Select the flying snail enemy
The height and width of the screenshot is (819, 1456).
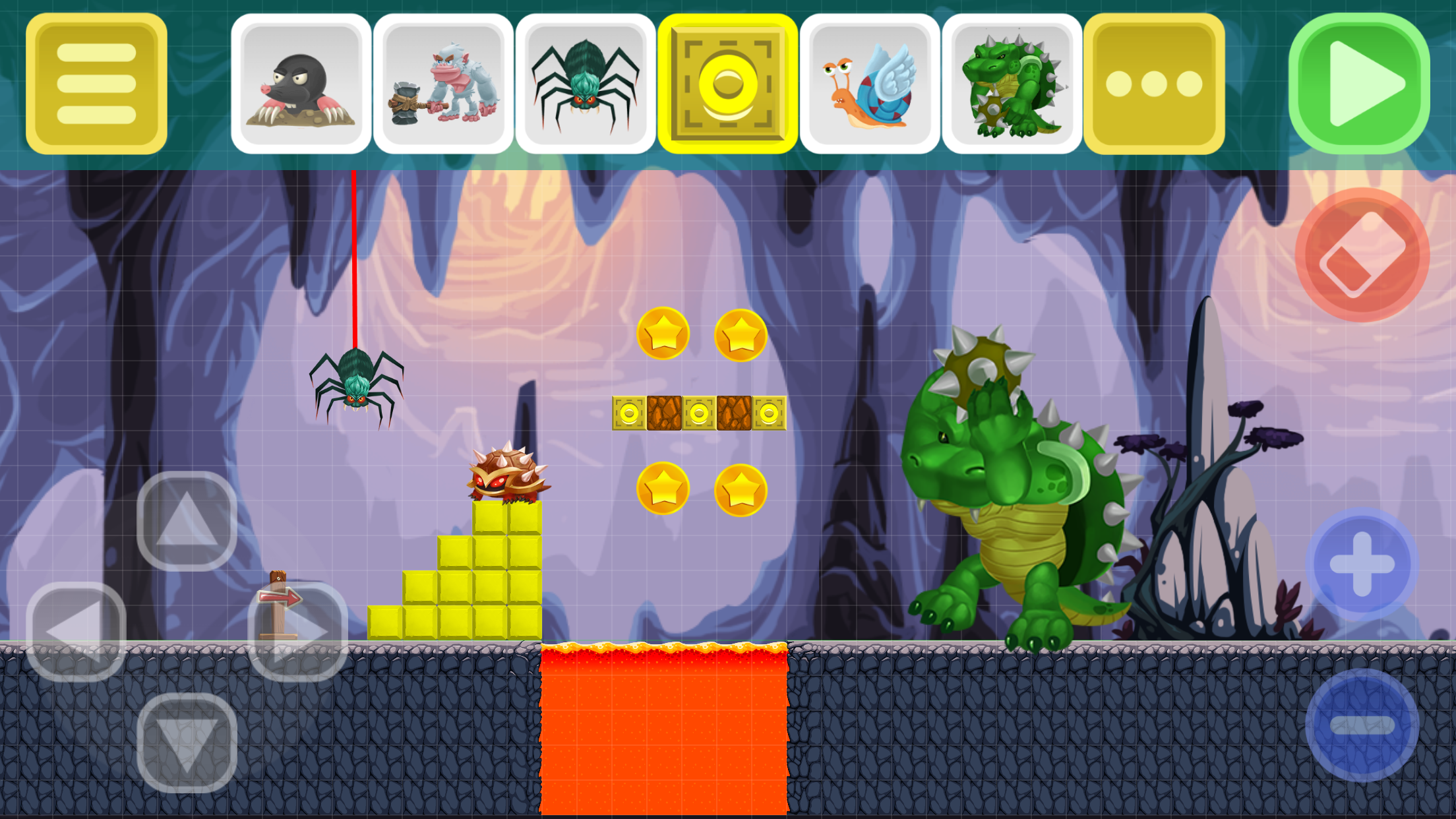pyautogui.click(x=872, y=82)
